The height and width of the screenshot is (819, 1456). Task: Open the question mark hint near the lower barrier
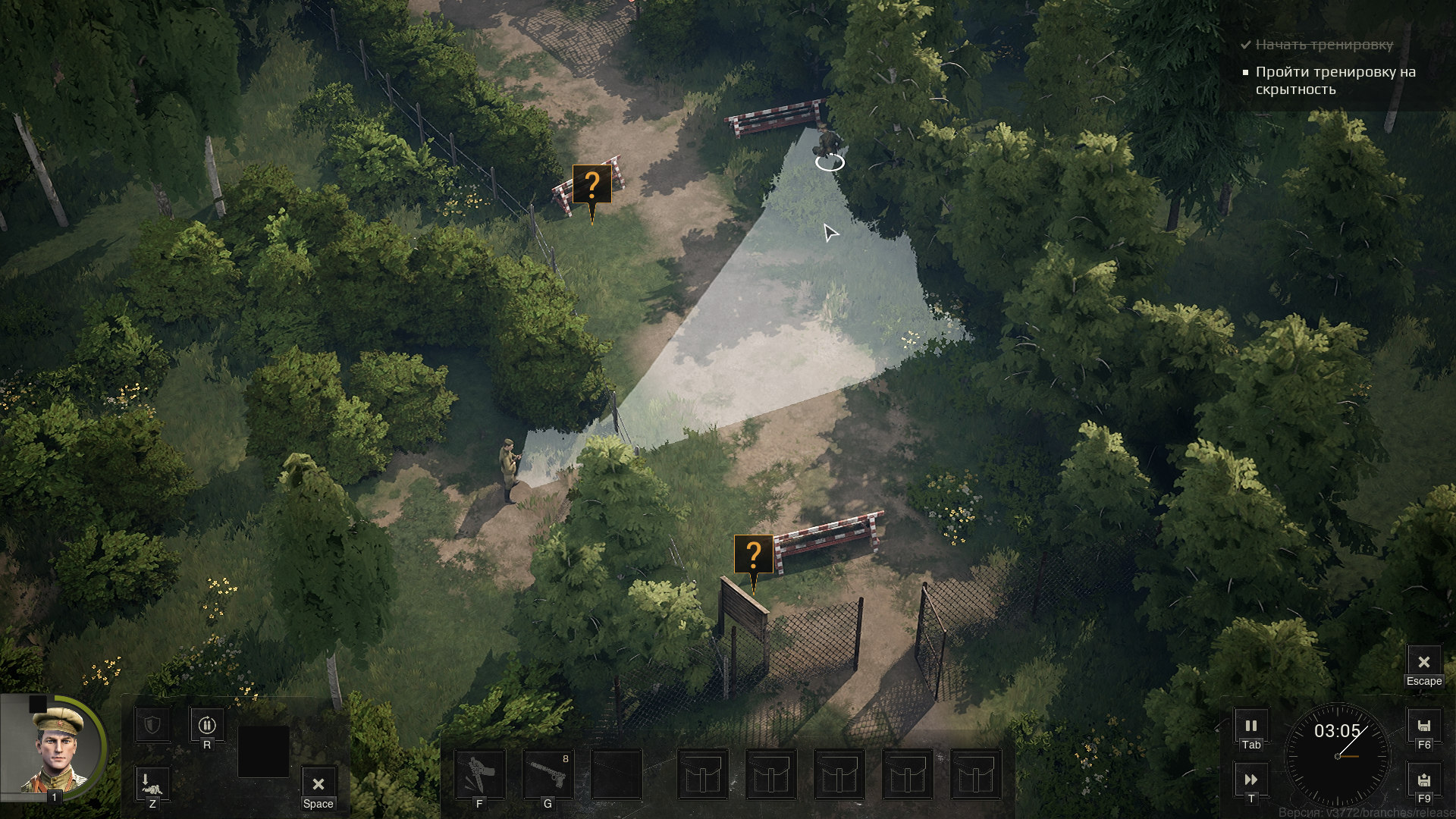point(753,555)
